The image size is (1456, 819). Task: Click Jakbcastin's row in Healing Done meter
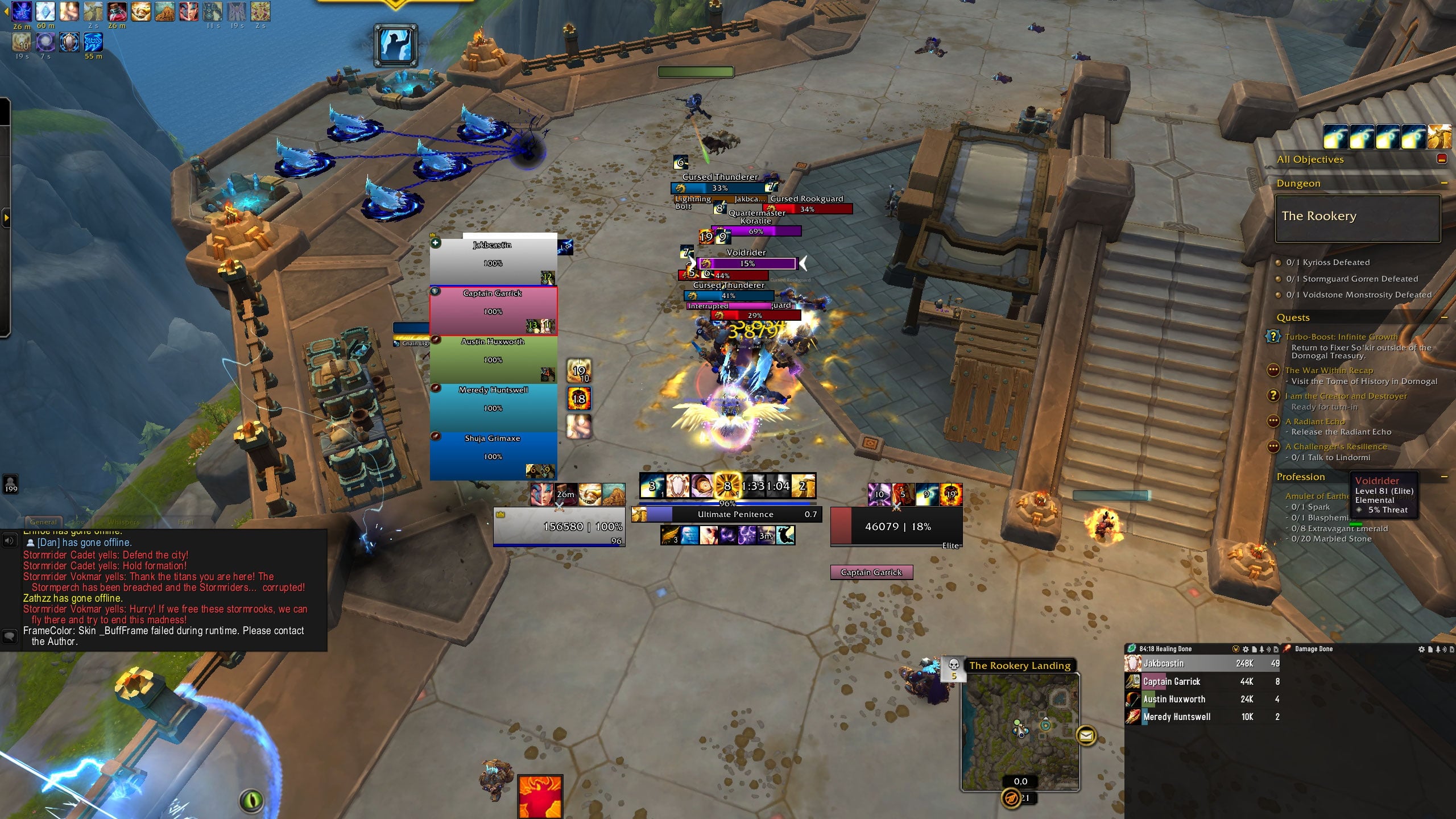[1200, 663]
